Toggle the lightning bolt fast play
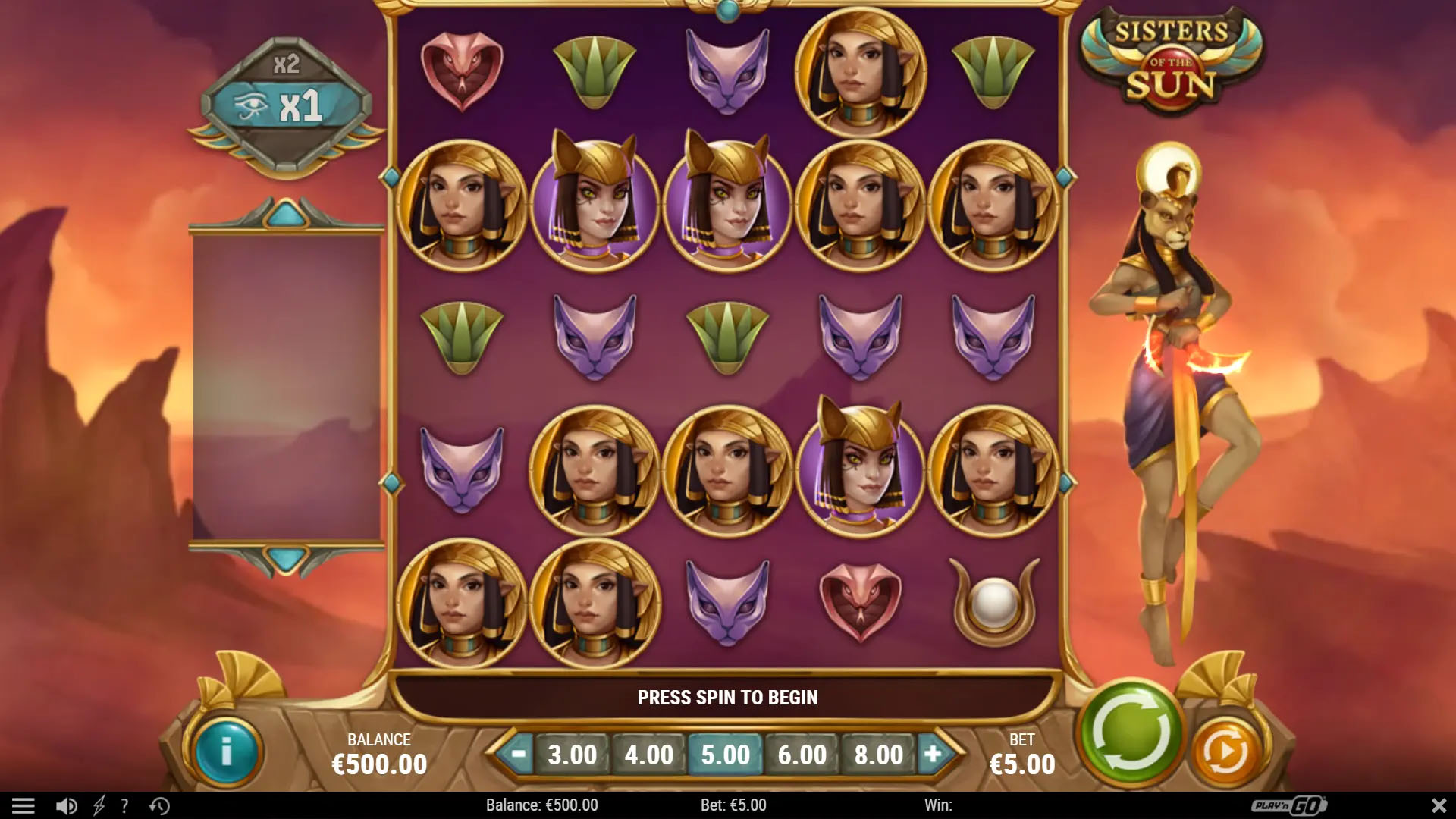The width and height of the screenshot is (1456, 819). (99, 805)
